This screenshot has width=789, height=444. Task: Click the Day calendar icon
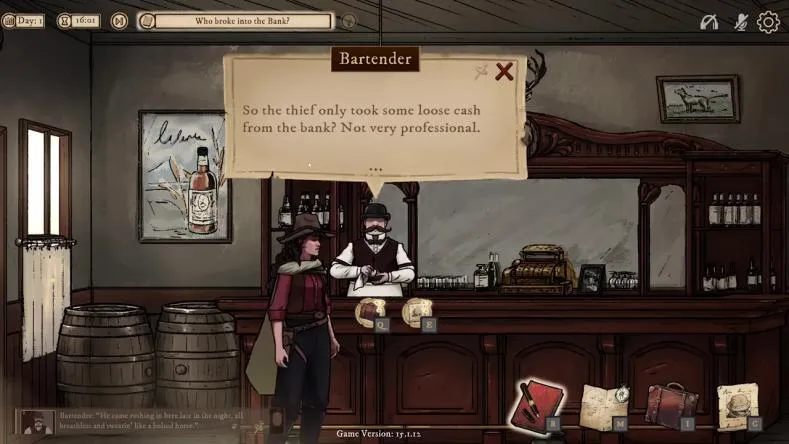point(9,20)
